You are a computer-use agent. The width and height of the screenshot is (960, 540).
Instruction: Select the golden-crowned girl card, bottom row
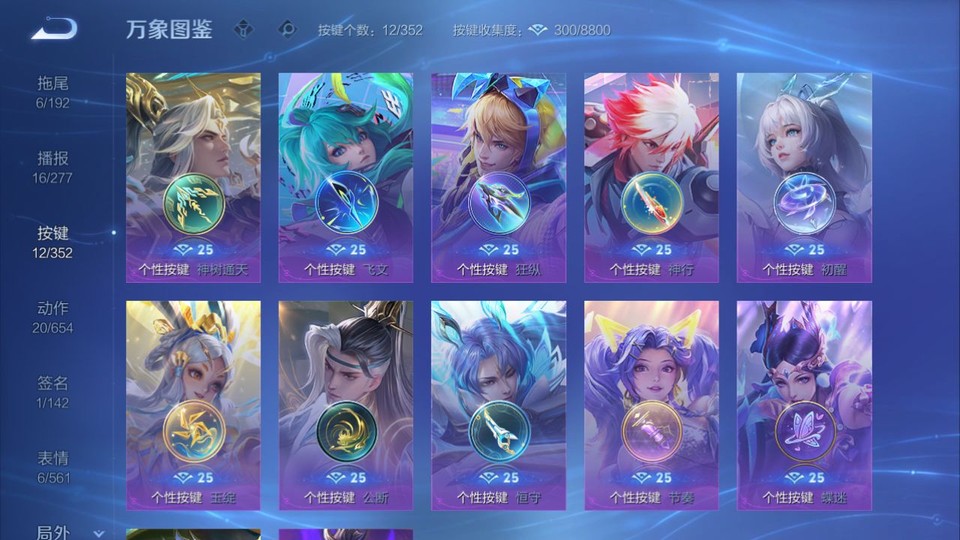[193, 405]
